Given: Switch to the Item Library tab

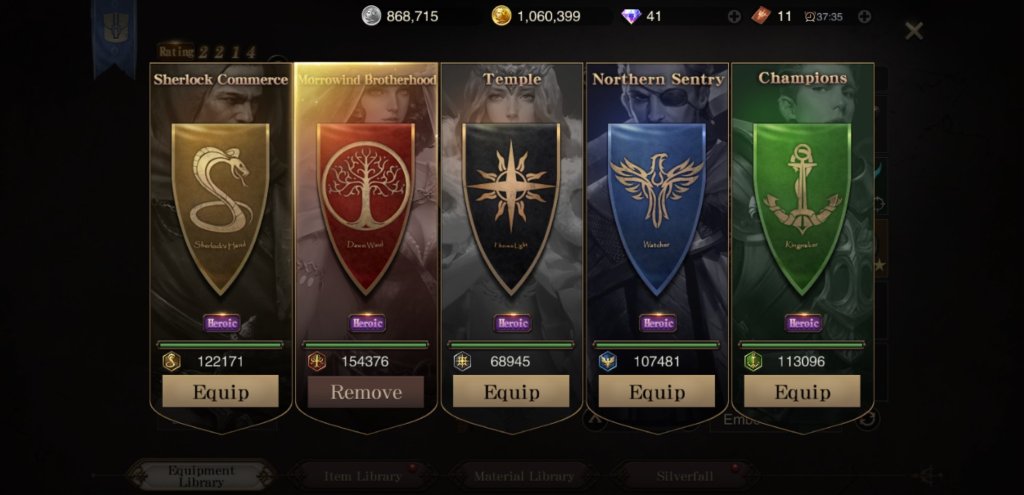Looking at the screenshot, I should (363, 476).
